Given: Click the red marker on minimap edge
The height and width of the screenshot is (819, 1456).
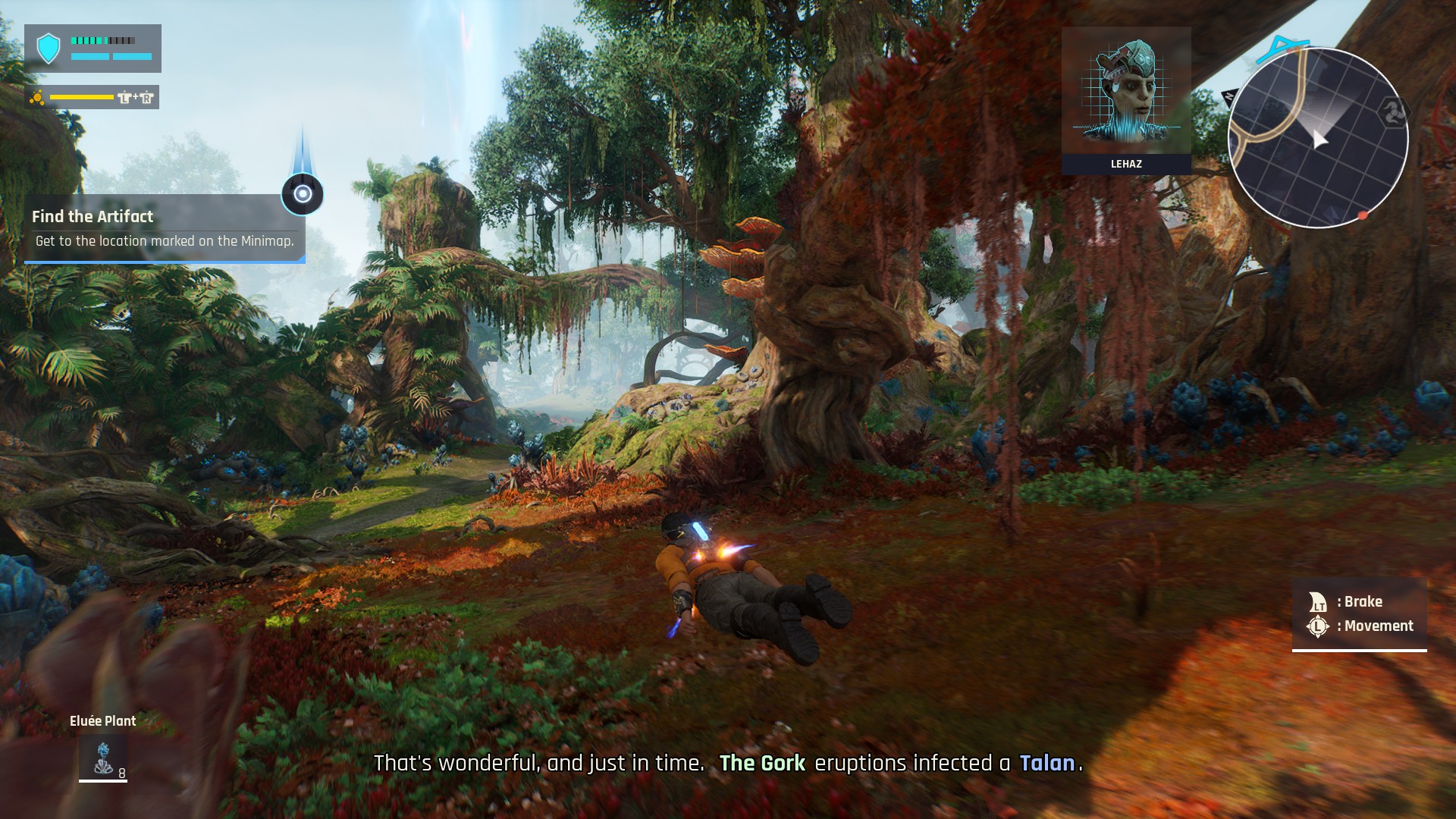Looking at the screenshot, I should tap(1363, 216).
